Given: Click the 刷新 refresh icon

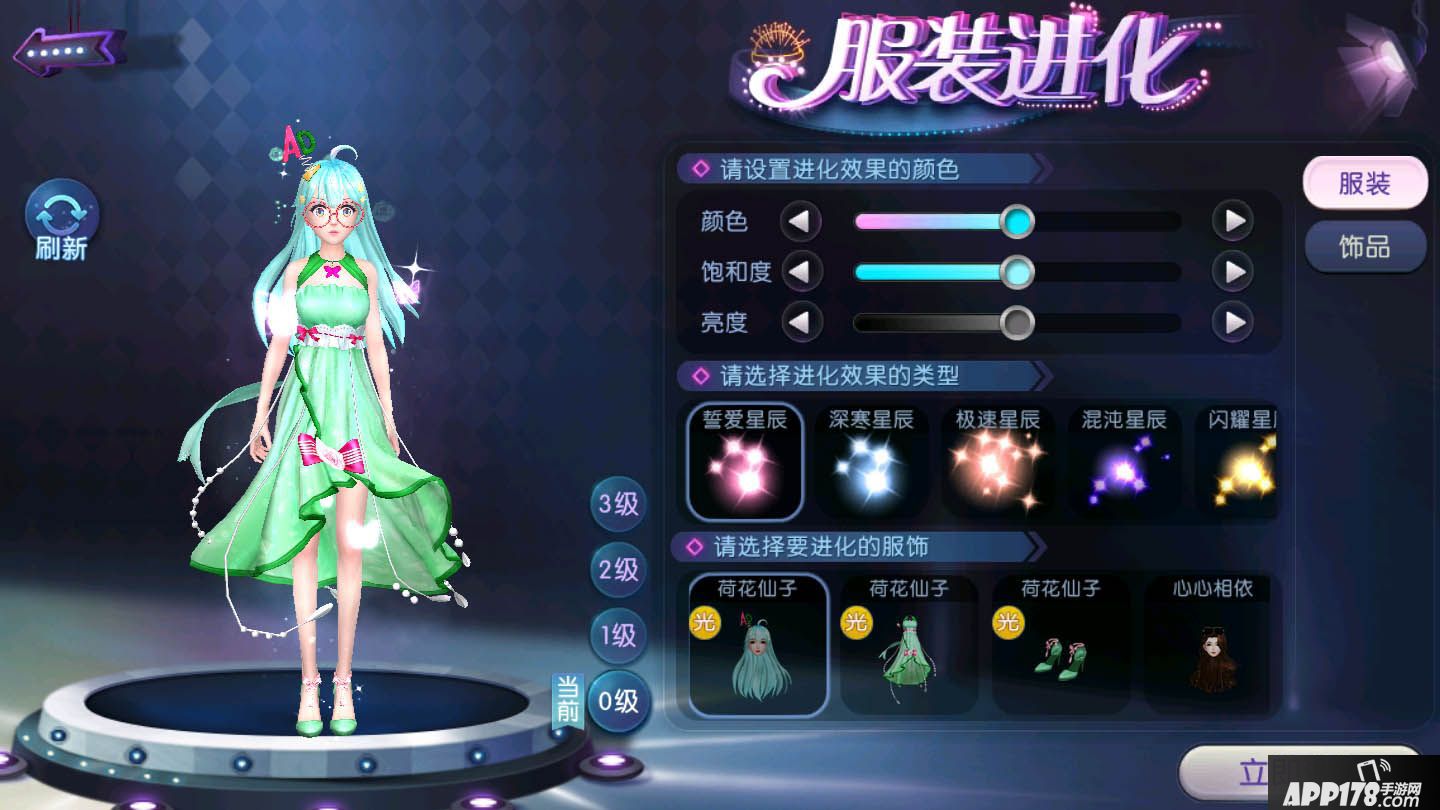Looking at the screenshot, I should [x=60, y=212].
